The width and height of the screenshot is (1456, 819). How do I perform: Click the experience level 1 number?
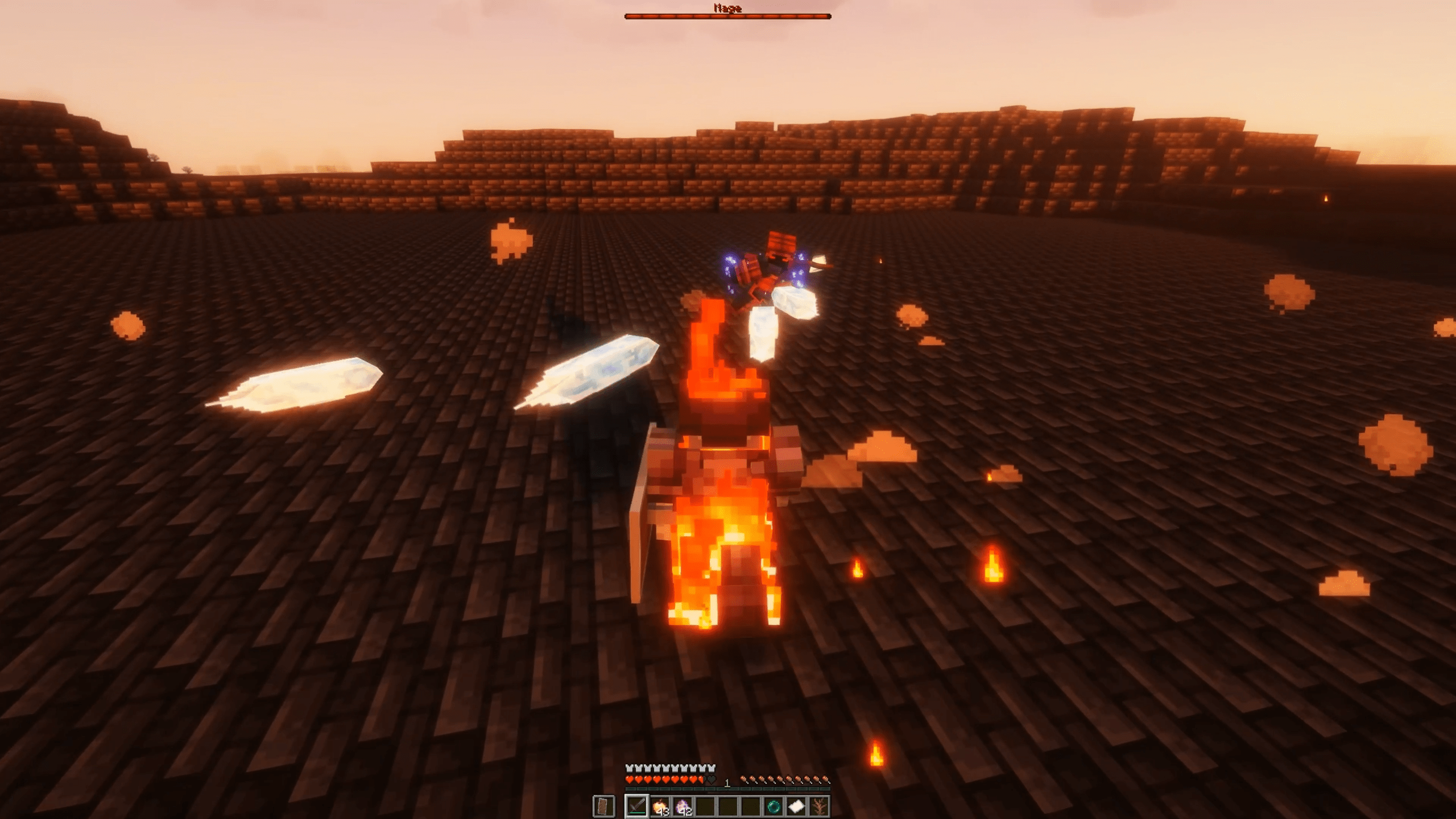click(727, 783)
